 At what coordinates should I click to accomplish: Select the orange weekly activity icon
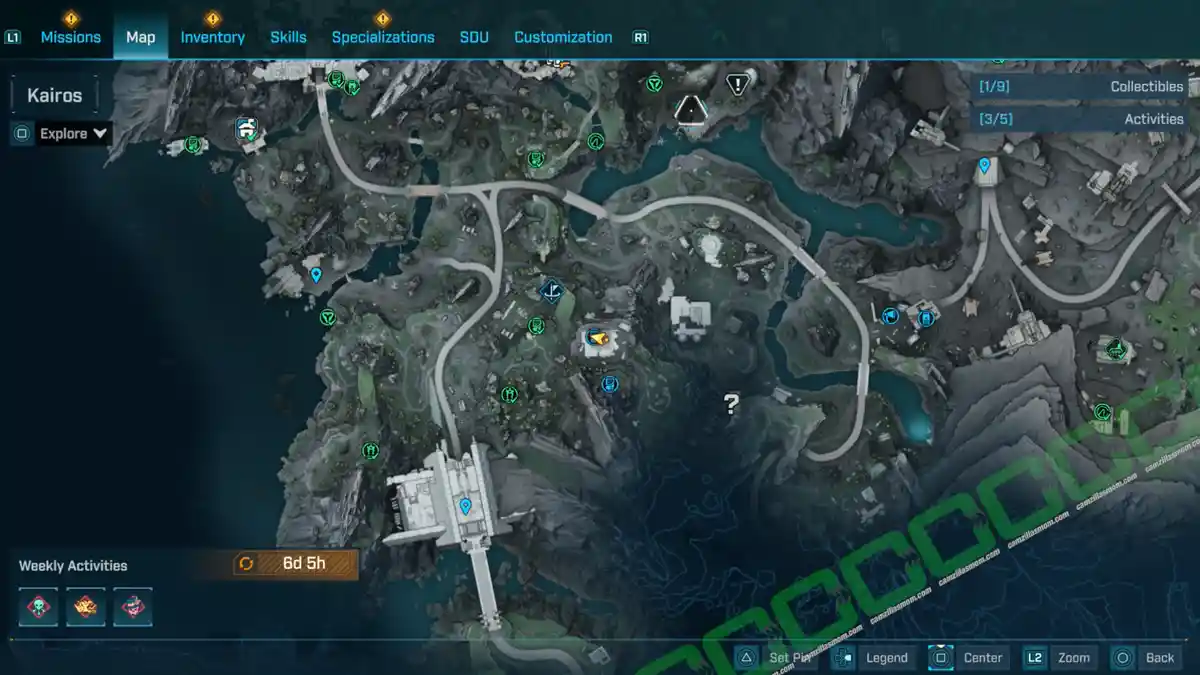click(86, 607)
